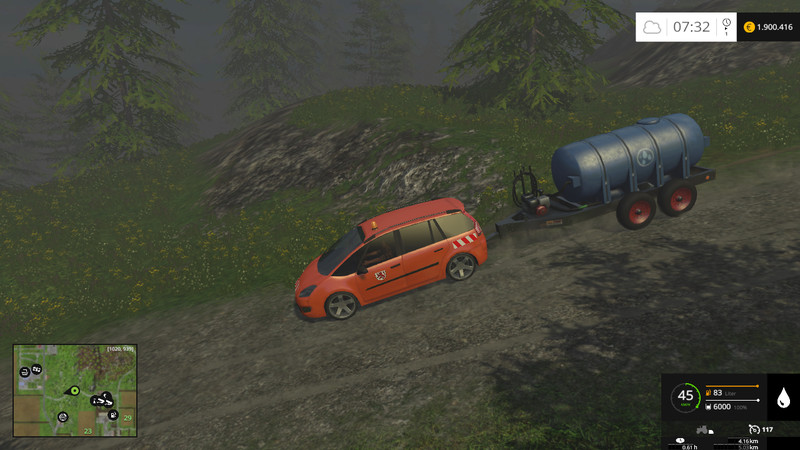
Task: Click the cruise control speed icon
Action: click(752, 429)
